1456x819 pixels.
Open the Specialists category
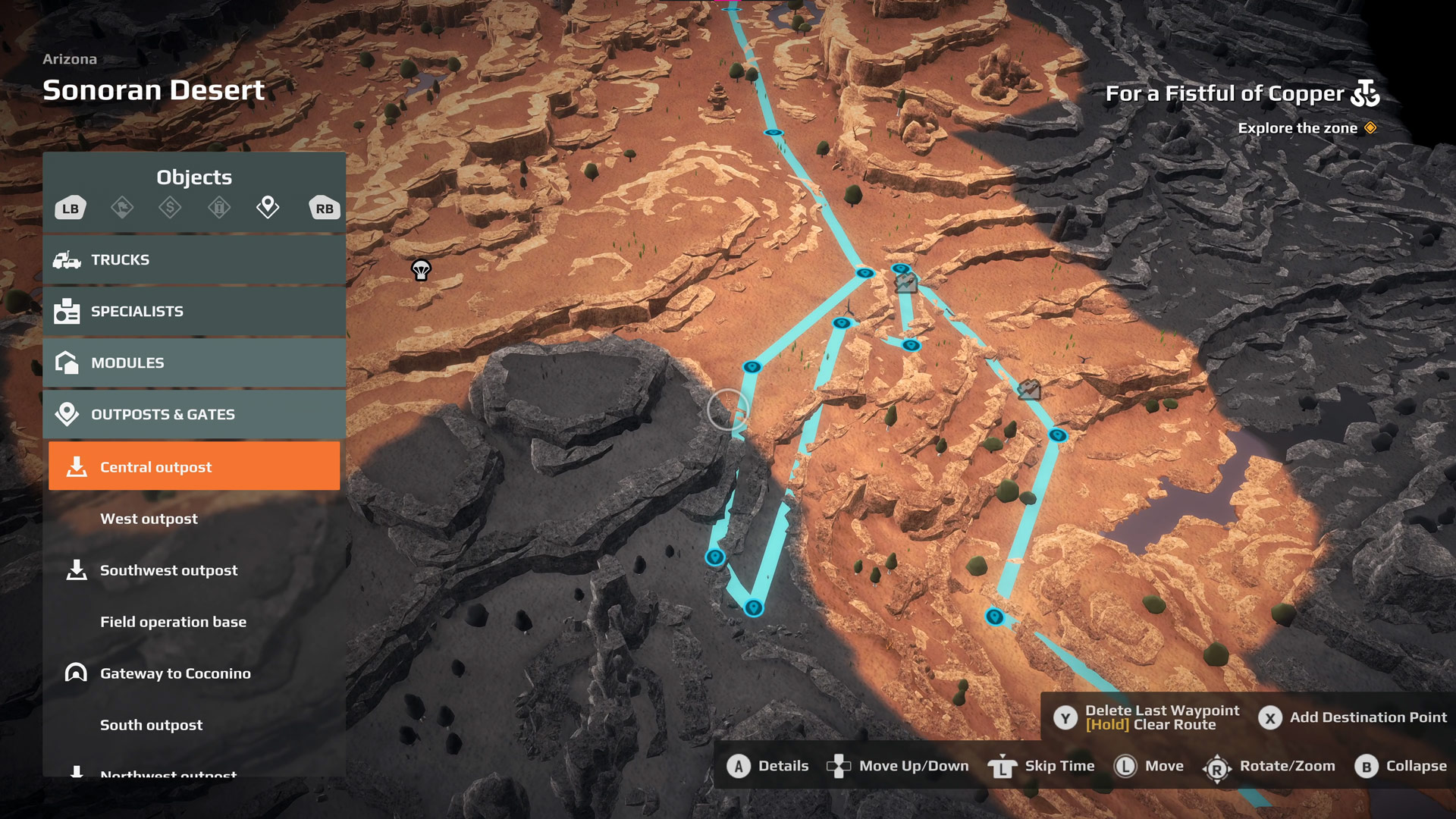pos(194,311)
